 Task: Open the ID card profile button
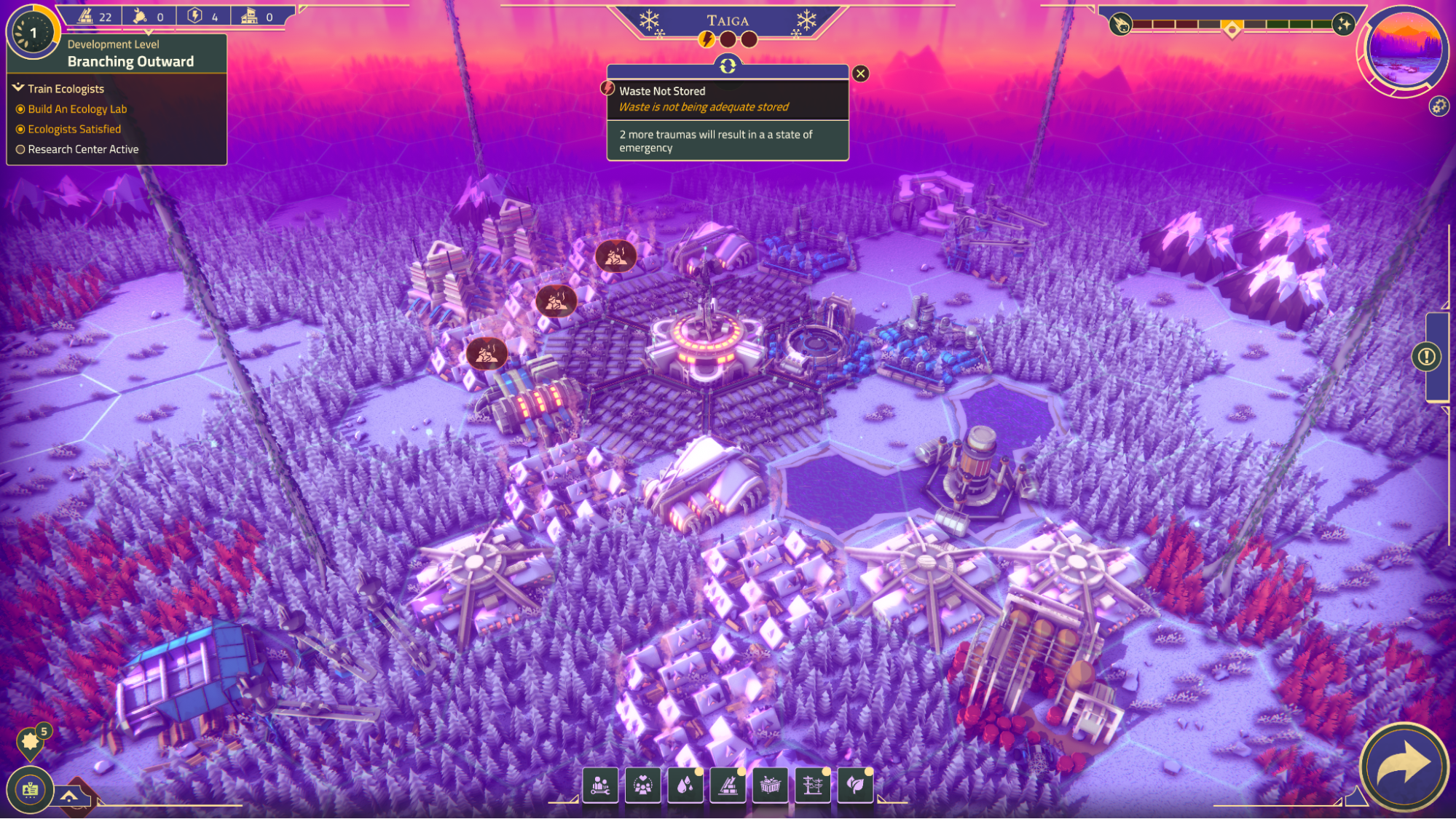(30, 789)
